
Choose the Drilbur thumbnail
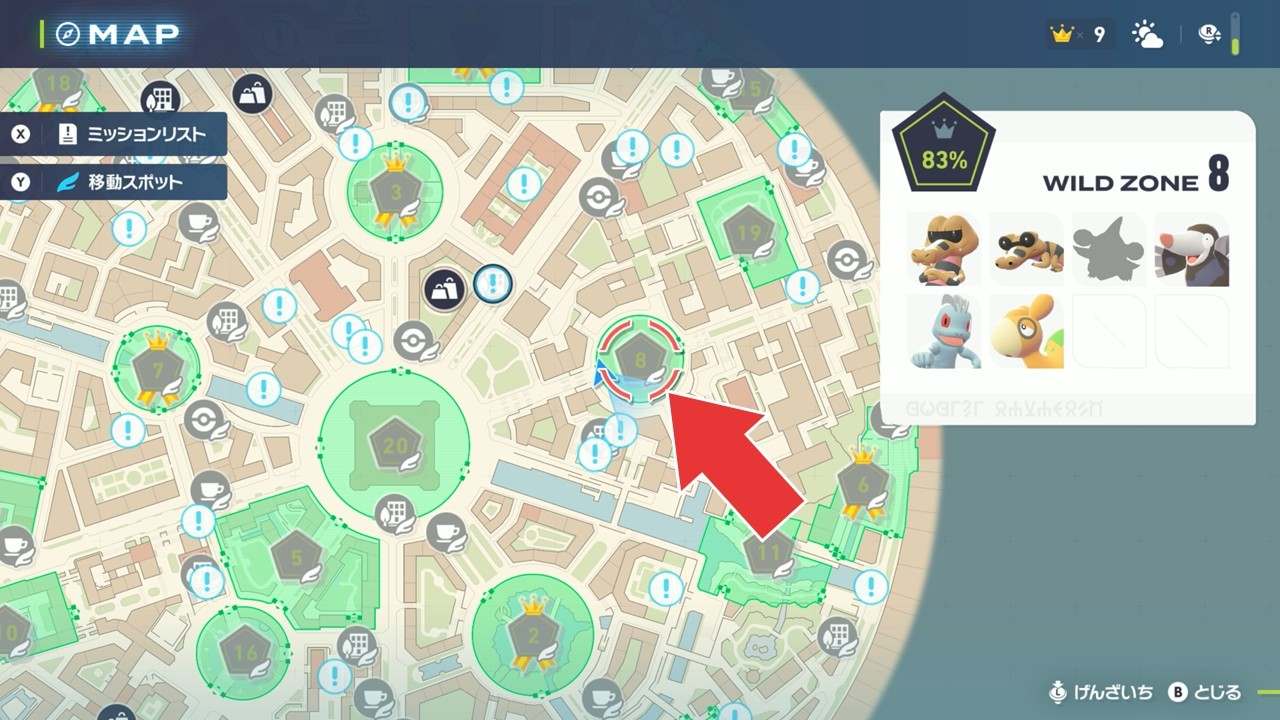(1191, 249)
